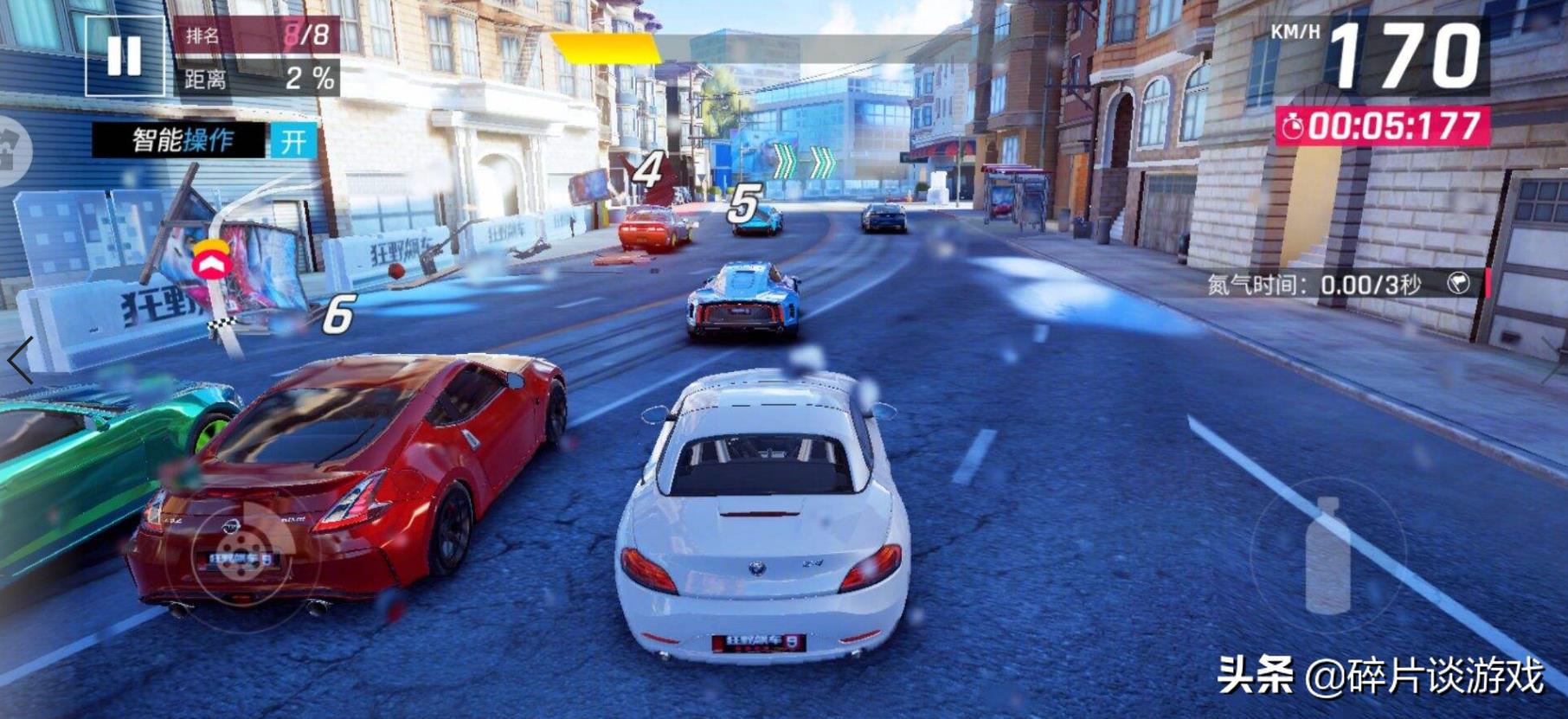Toggle the 智能操作 smart control switch
Image resolution: width=1568 pixels, height=719 pixels.
coord(292,141)
